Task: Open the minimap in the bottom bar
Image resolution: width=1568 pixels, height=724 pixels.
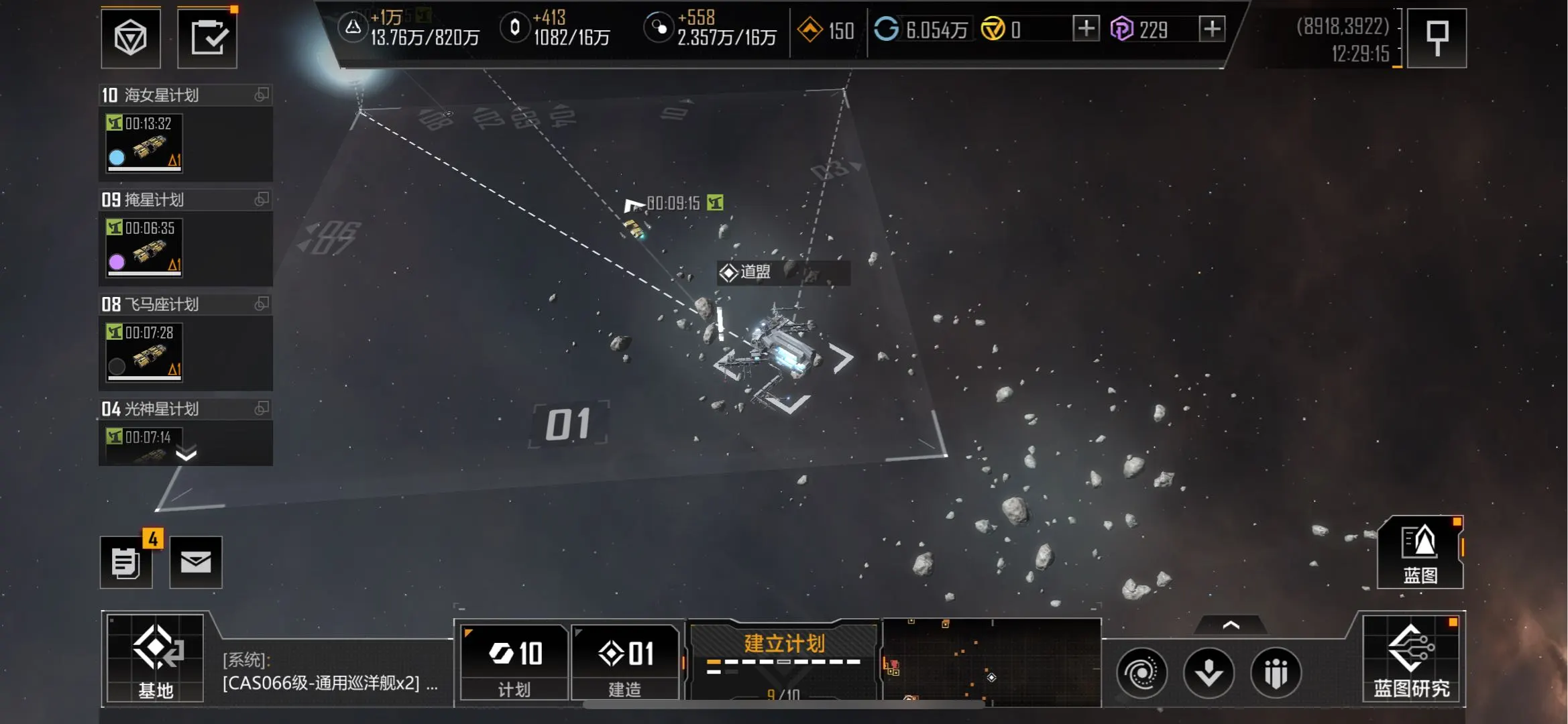Action: pyautogui.click(x=991, y=662)
